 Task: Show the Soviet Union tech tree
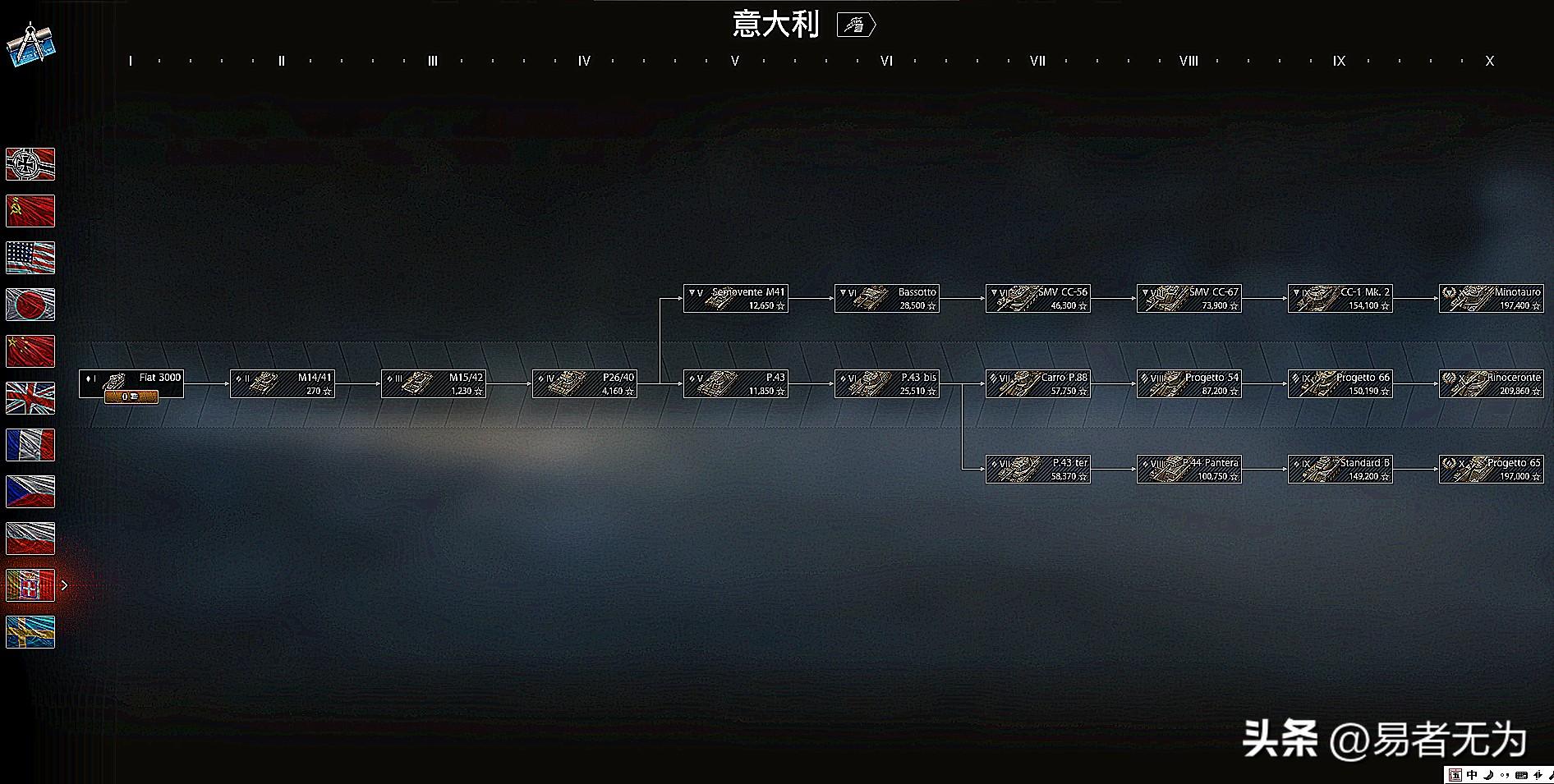[x=30, y=211]
